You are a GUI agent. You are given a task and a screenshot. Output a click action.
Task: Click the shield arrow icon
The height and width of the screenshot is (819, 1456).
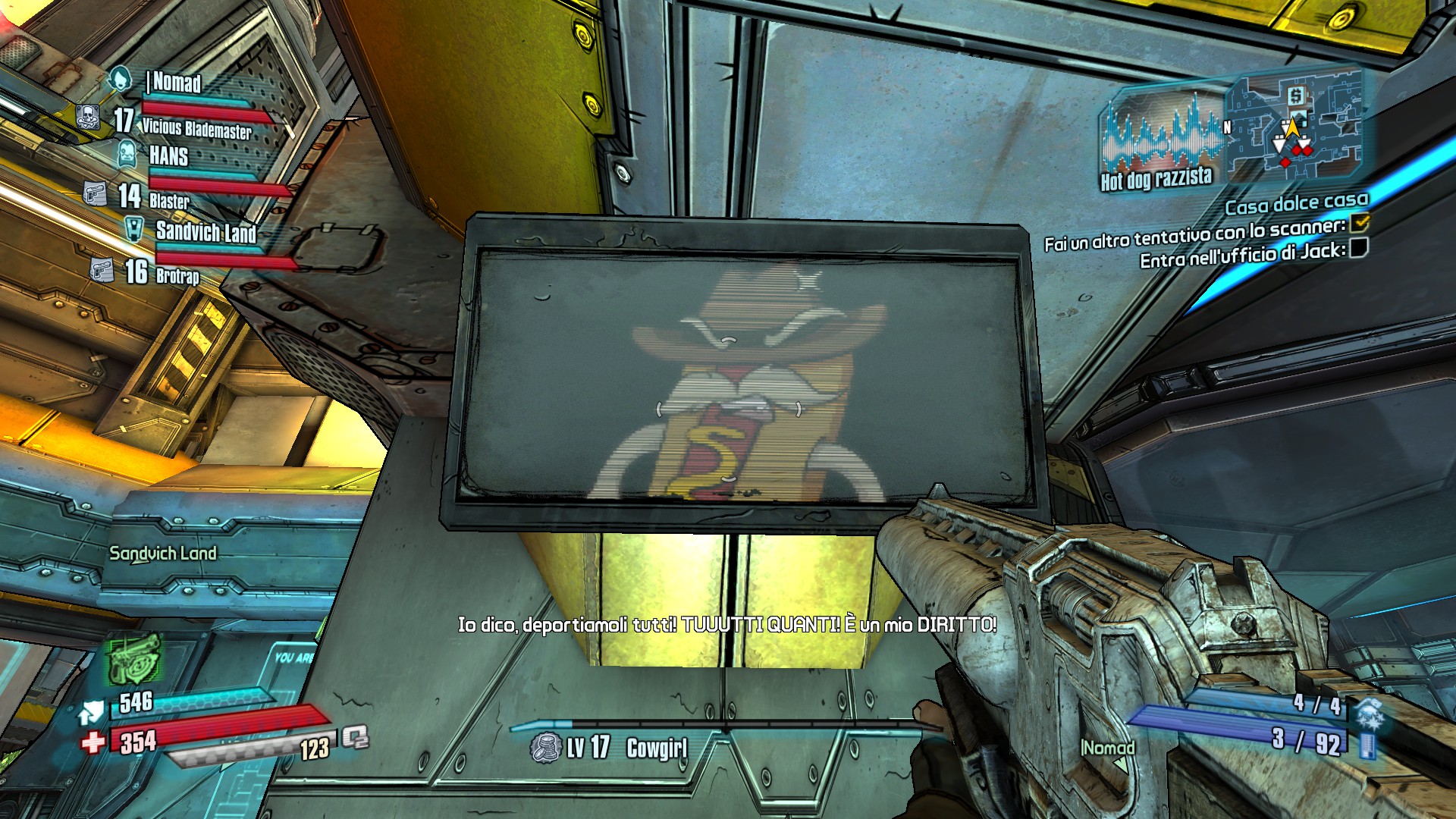click(92, 712)
